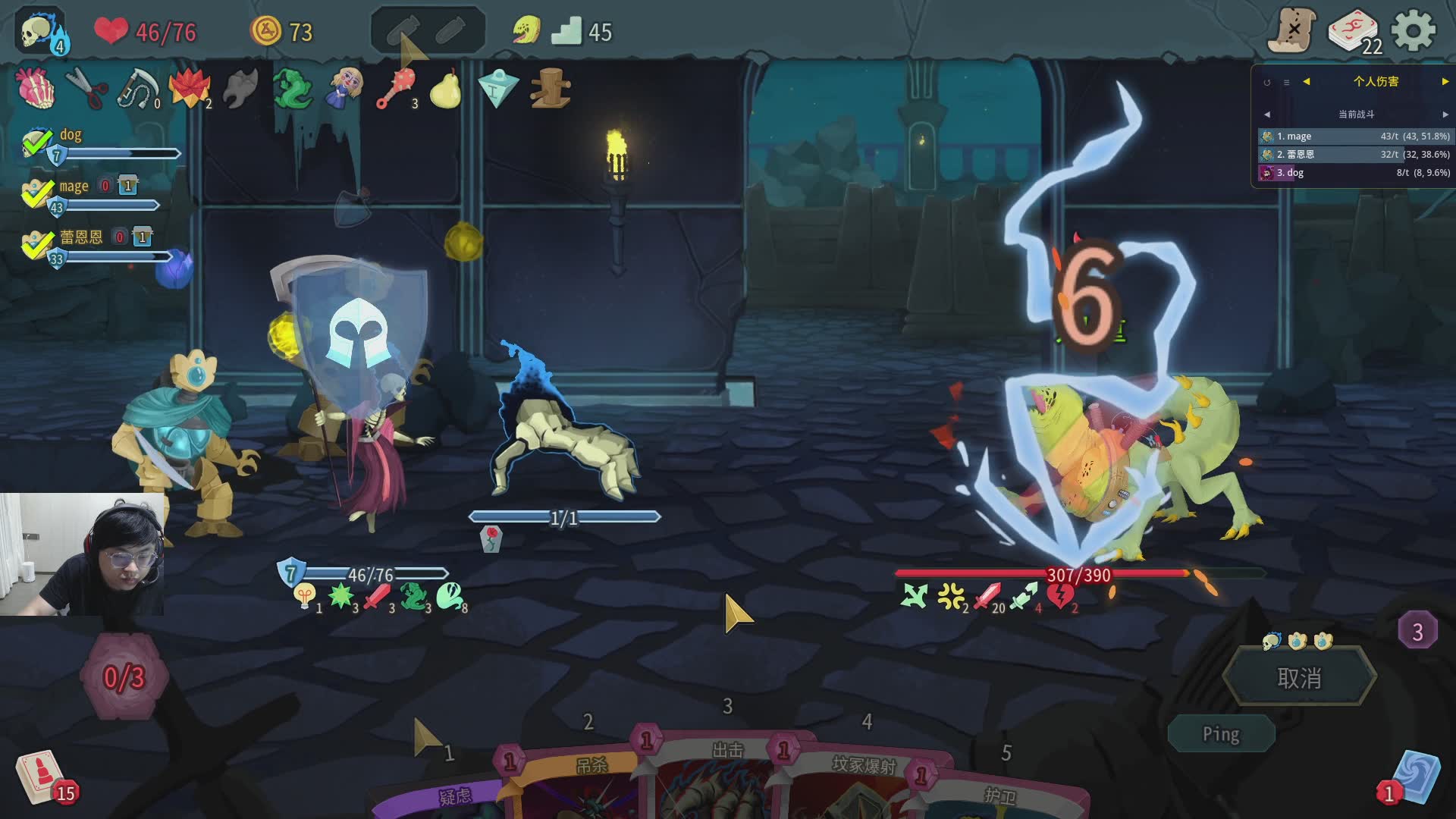Click the skull character icon
The height and width of the screenshot is (819, 1456).
coord(40,31)
